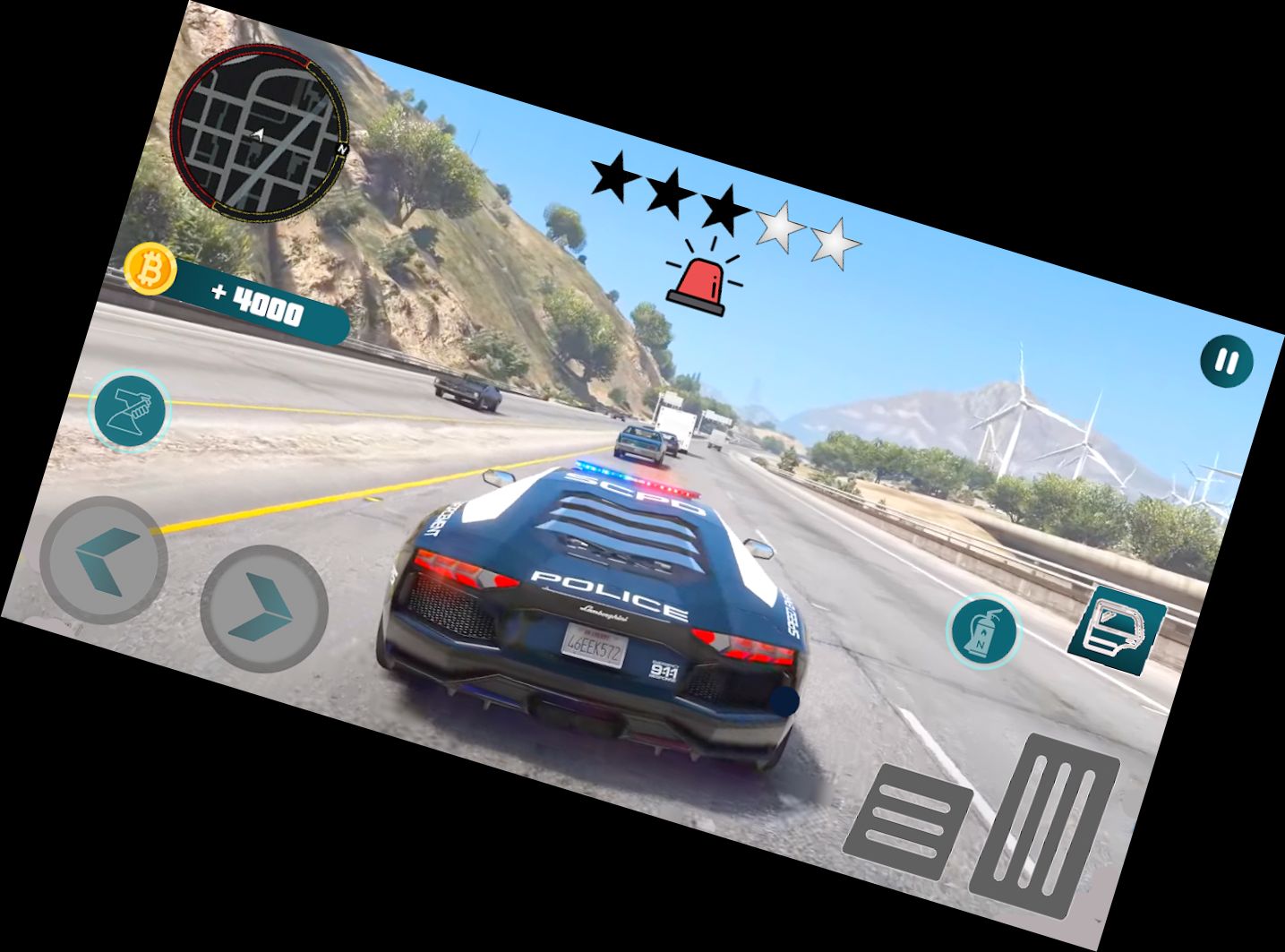Activate the nitro canister boost
Image resolution: width=1285 pixels, height=952 pixels.
click(984, 630)
